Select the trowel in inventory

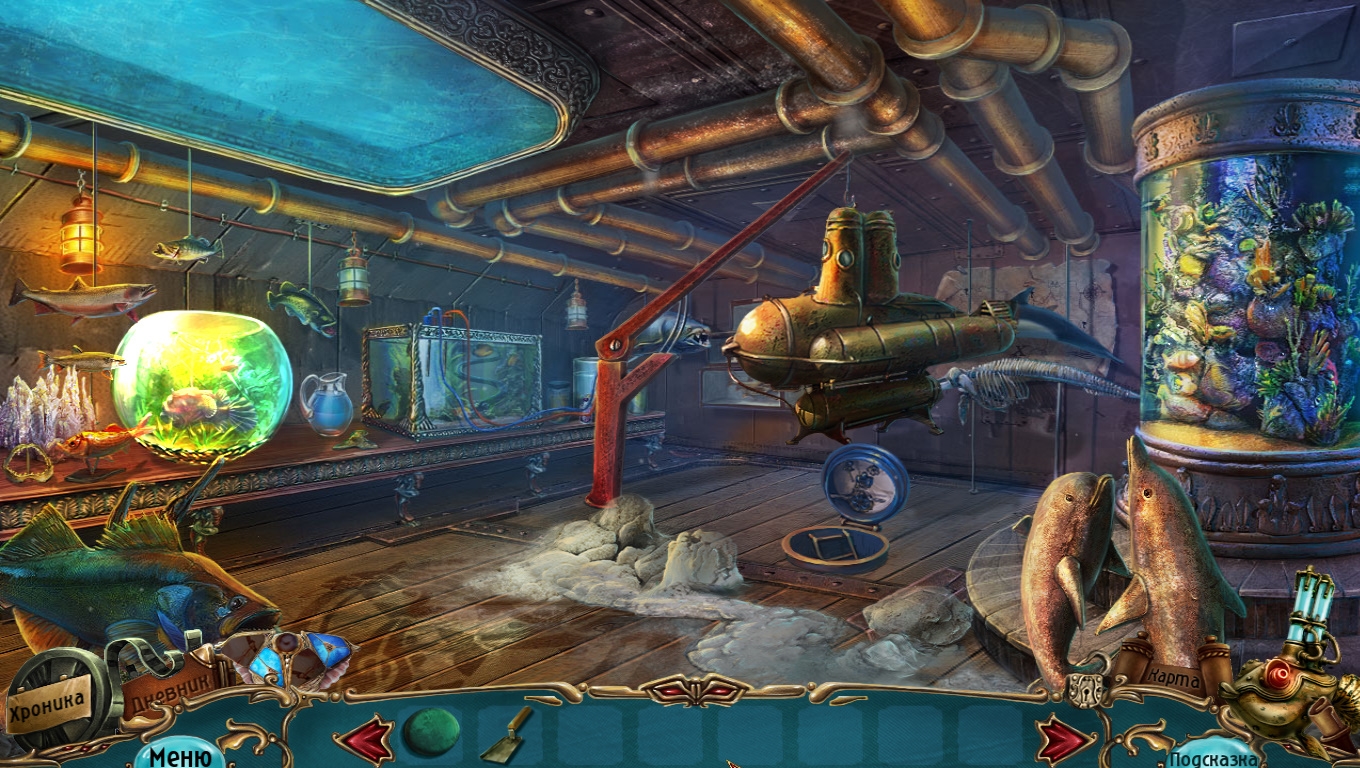click(x=508, y=734)
